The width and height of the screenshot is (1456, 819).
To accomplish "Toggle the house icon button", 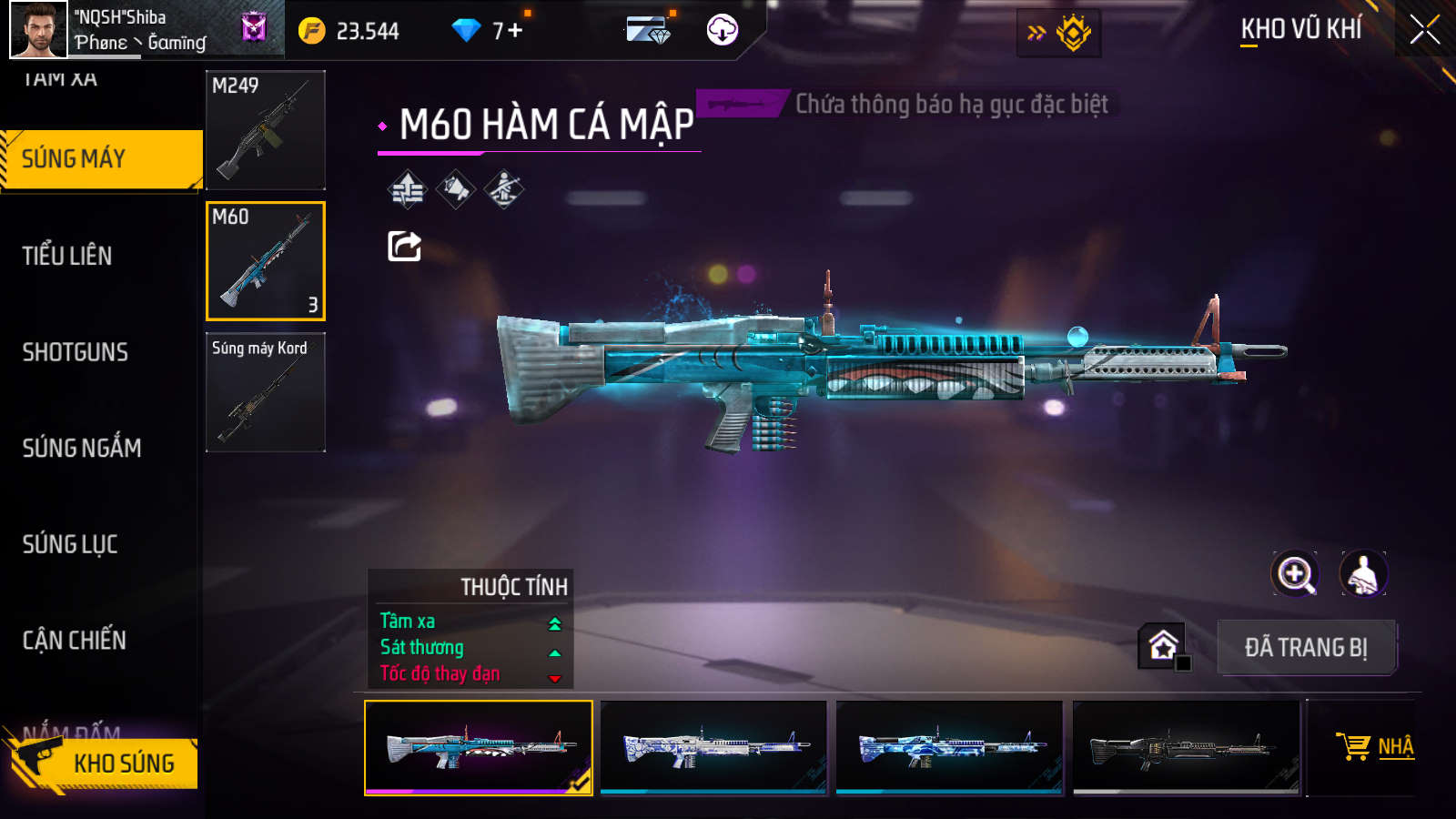I will click(1163, 646).
